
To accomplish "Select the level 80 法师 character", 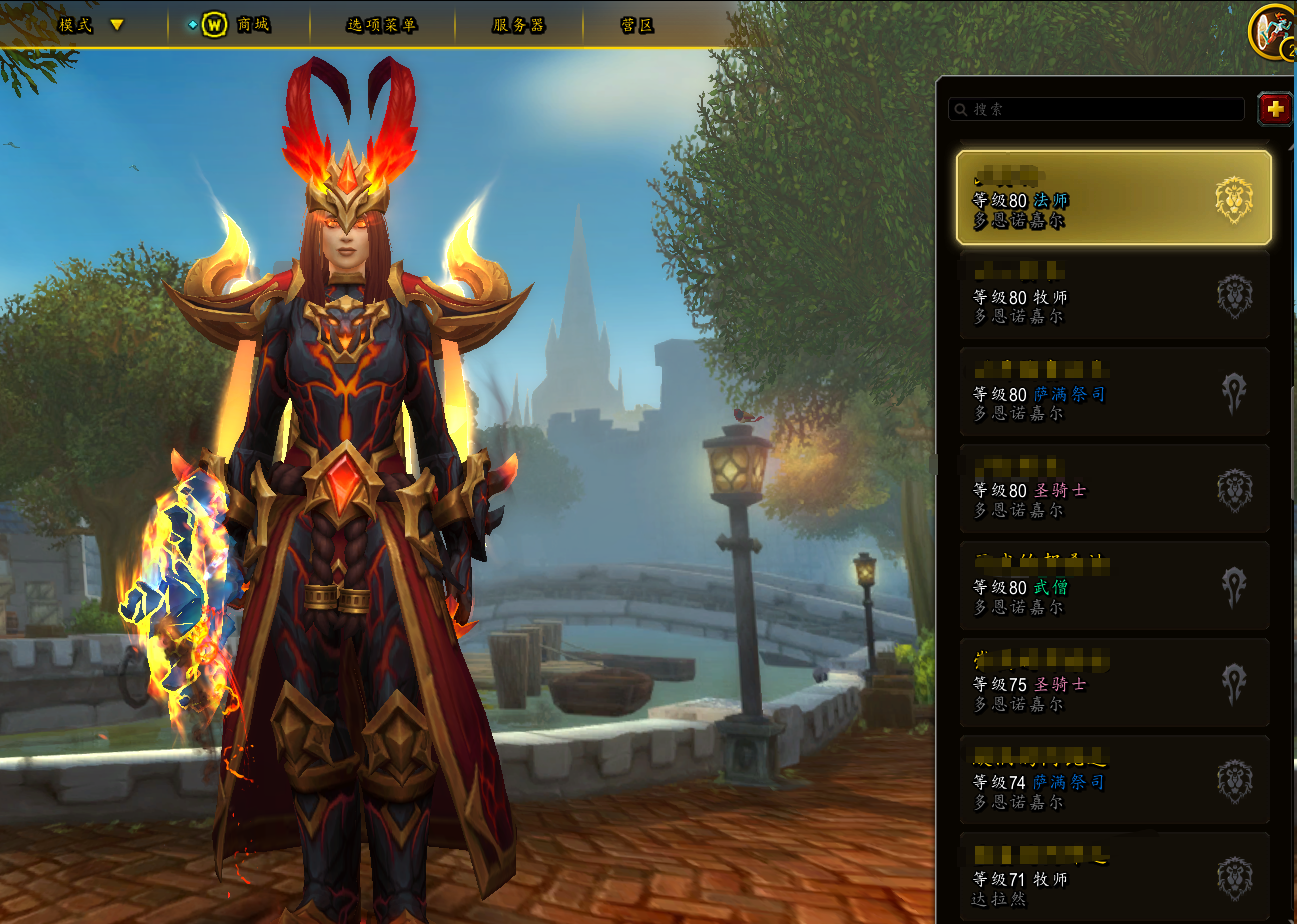I will (x=1113, y=198).
